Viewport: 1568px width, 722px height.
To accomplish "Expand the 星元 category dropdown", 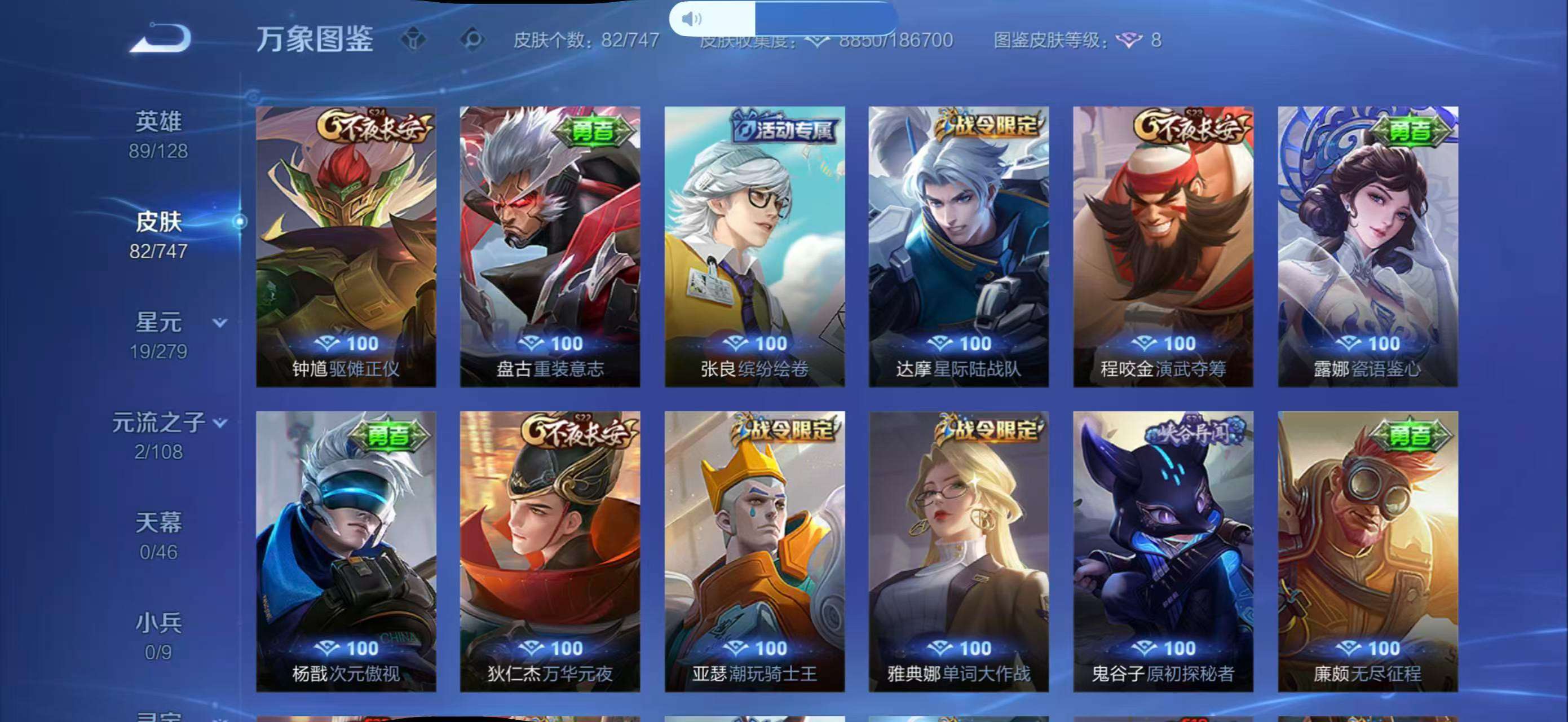I will 220,323.
